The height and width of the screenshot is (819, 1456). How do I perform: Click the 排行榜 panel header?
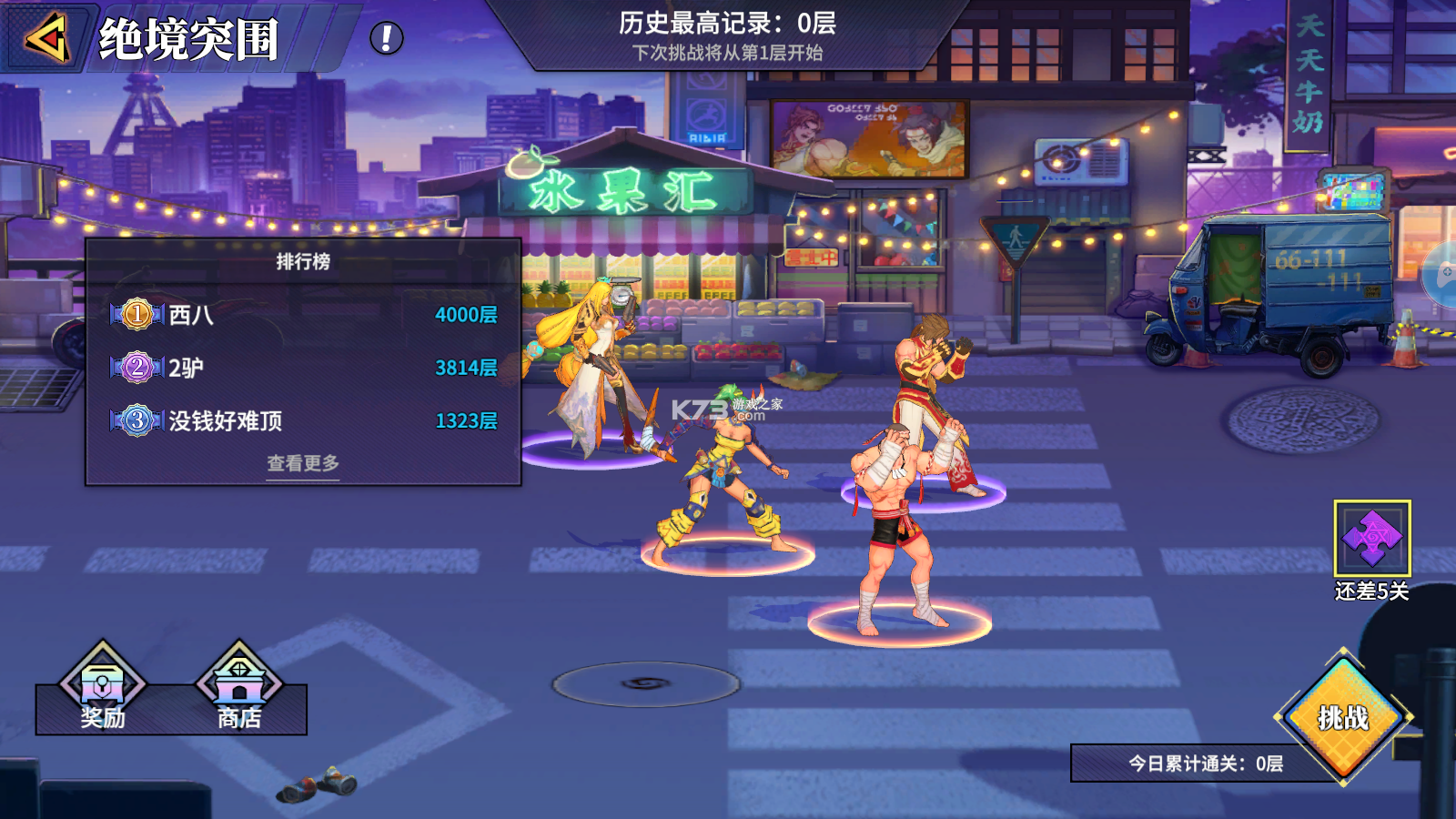click(x=300, y=259)
